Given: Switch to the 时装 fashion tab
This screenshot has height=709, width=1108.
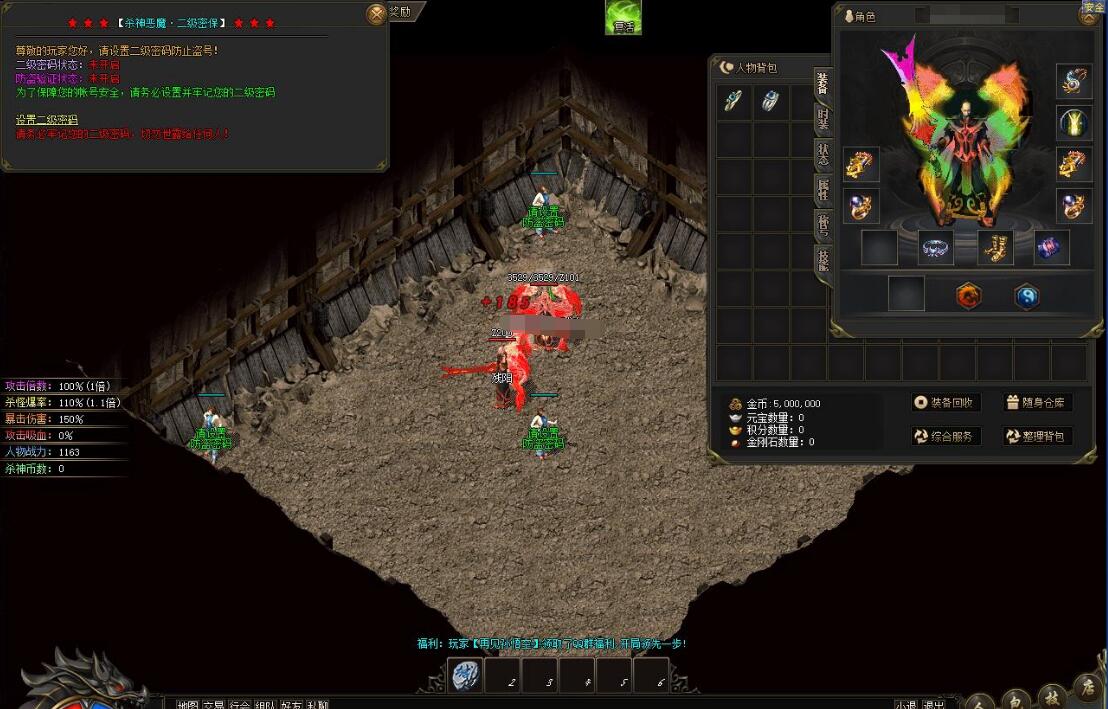Looking at the screenshot, I should 823,119.
